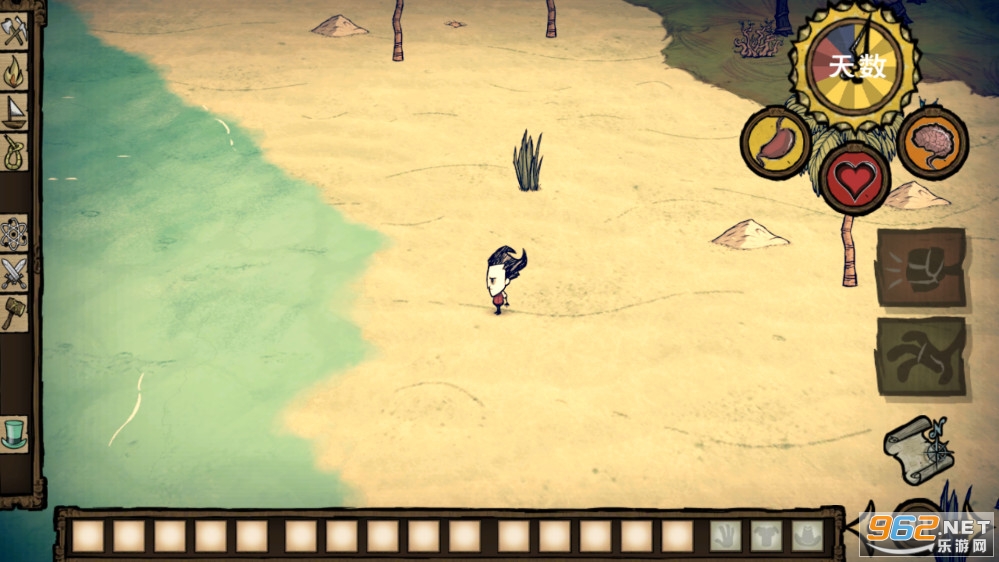Select the body armor equipment slot

point(765,536)
